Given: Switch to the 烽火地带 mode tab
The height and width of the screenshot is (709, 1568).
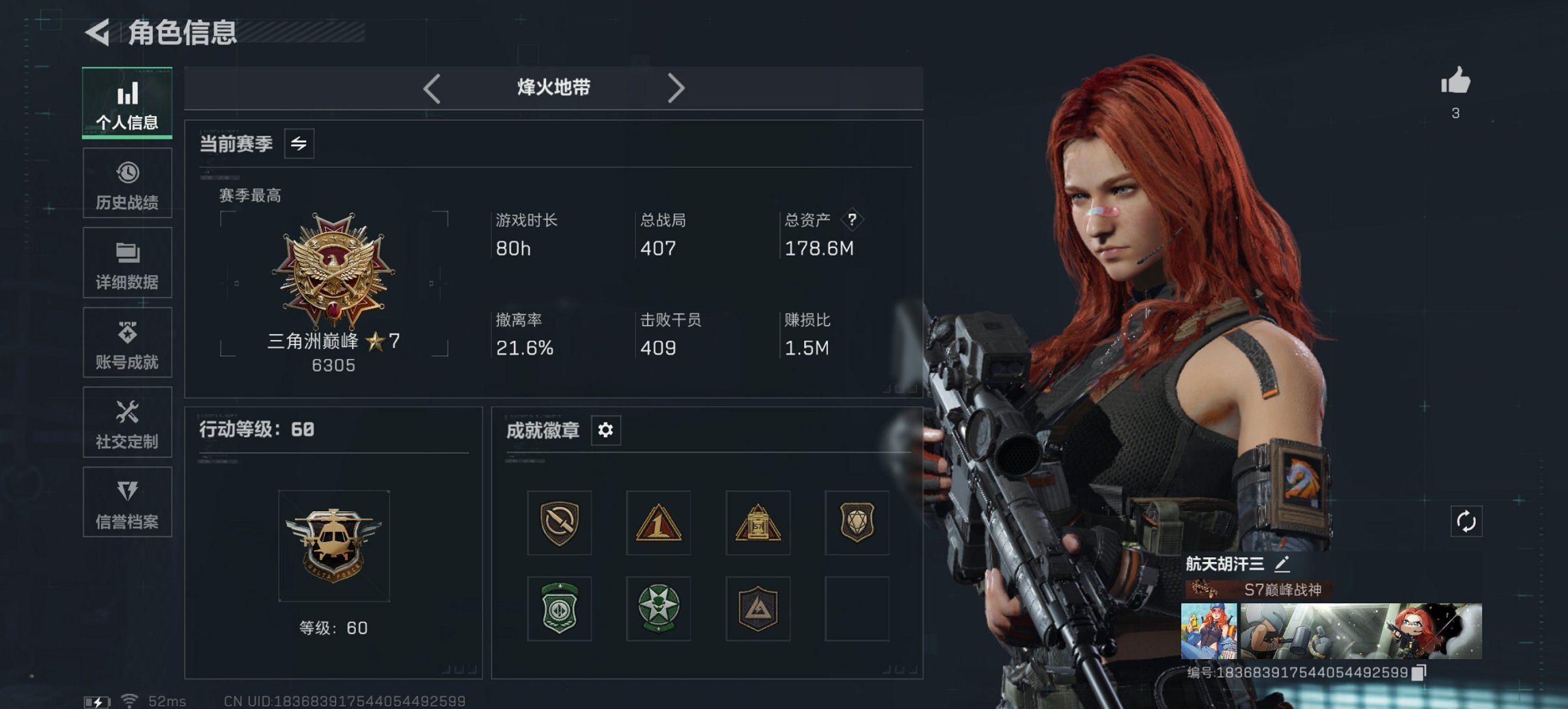Looking at the screenshot, I should (553, 88).
